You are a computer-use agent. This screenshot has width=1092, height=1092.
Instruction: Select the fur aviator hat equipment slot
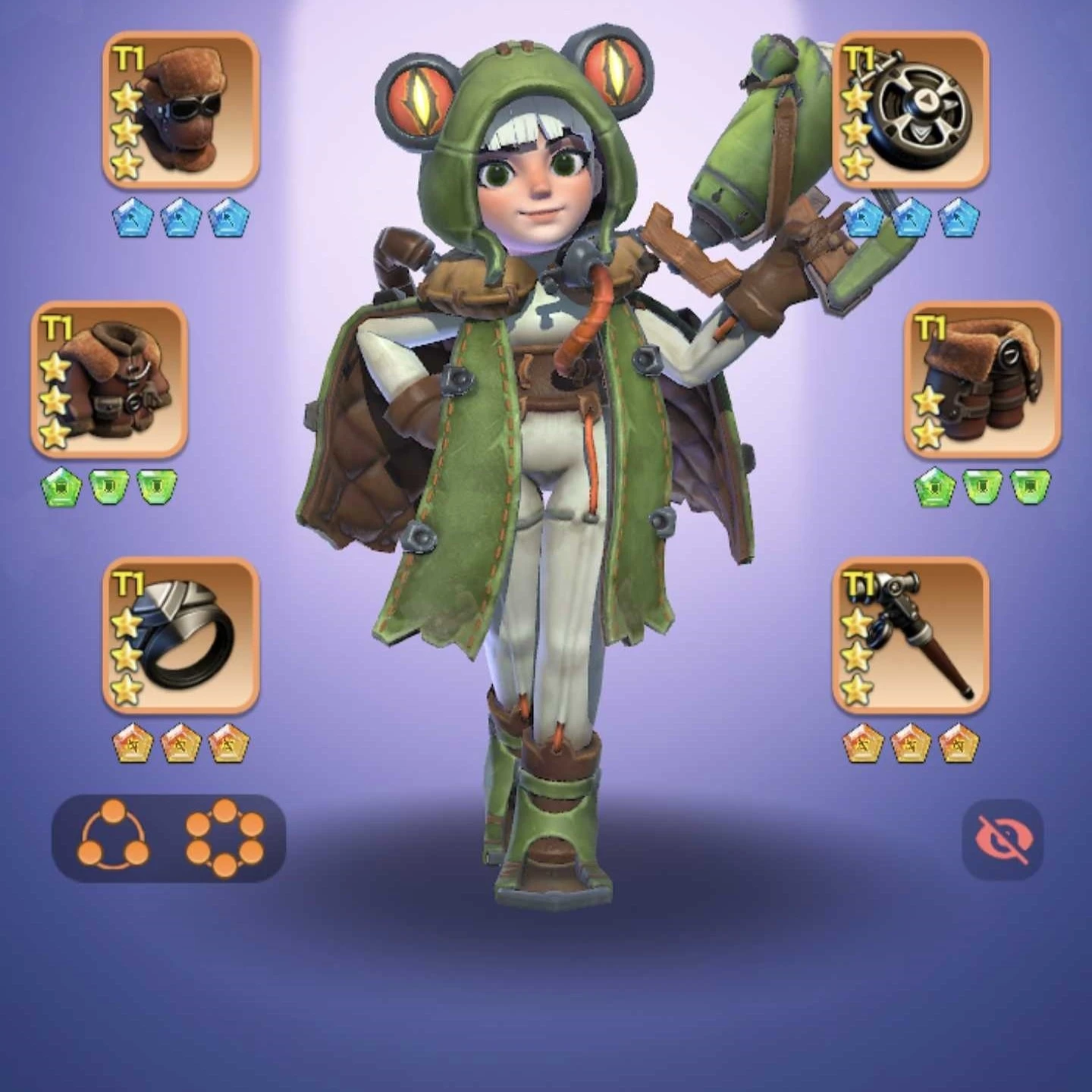pyautogui.click(x=181, y=110)
